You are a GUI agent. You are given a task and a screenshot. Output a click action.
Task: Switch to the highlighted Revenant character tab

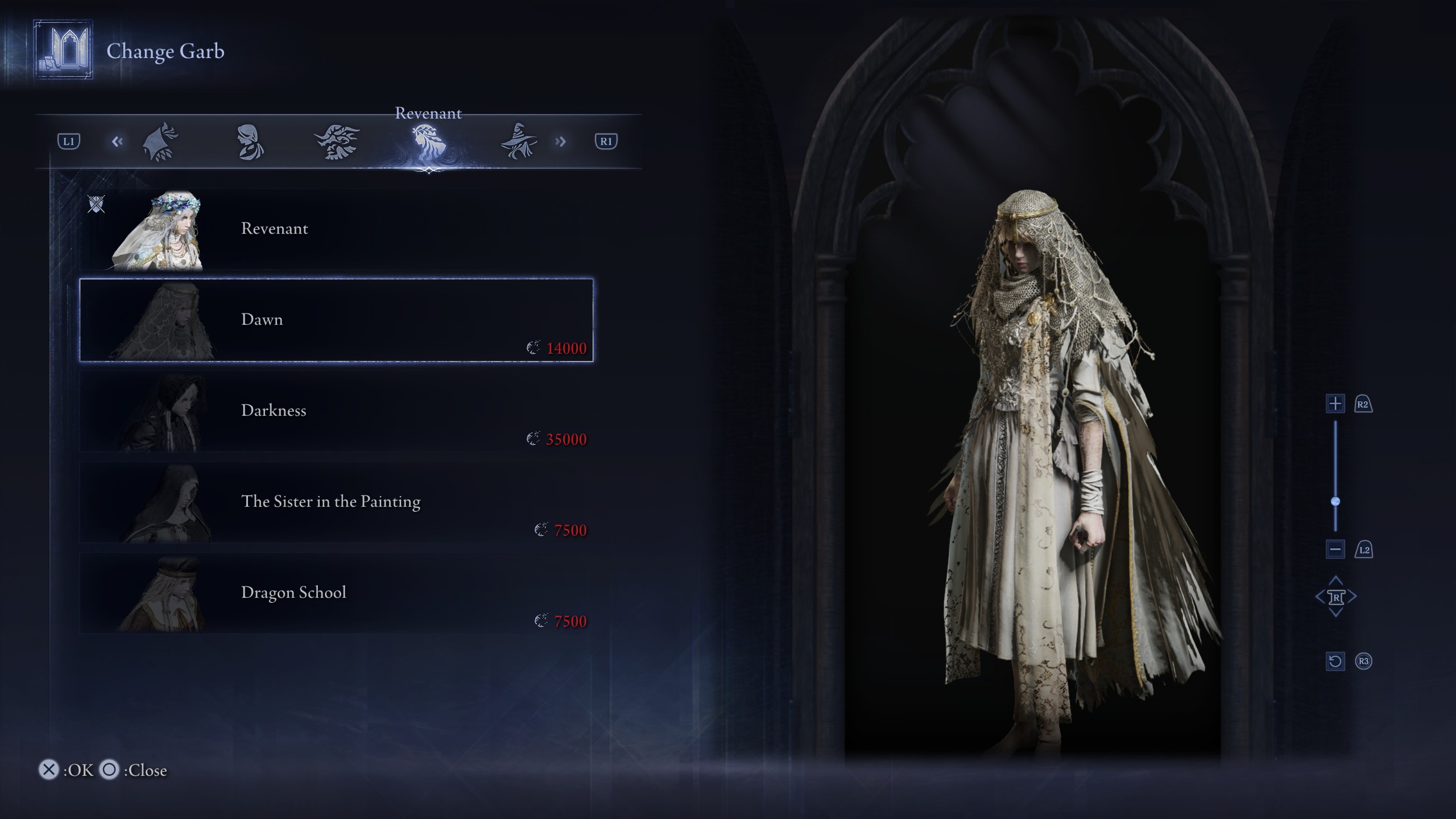(428, 142)
